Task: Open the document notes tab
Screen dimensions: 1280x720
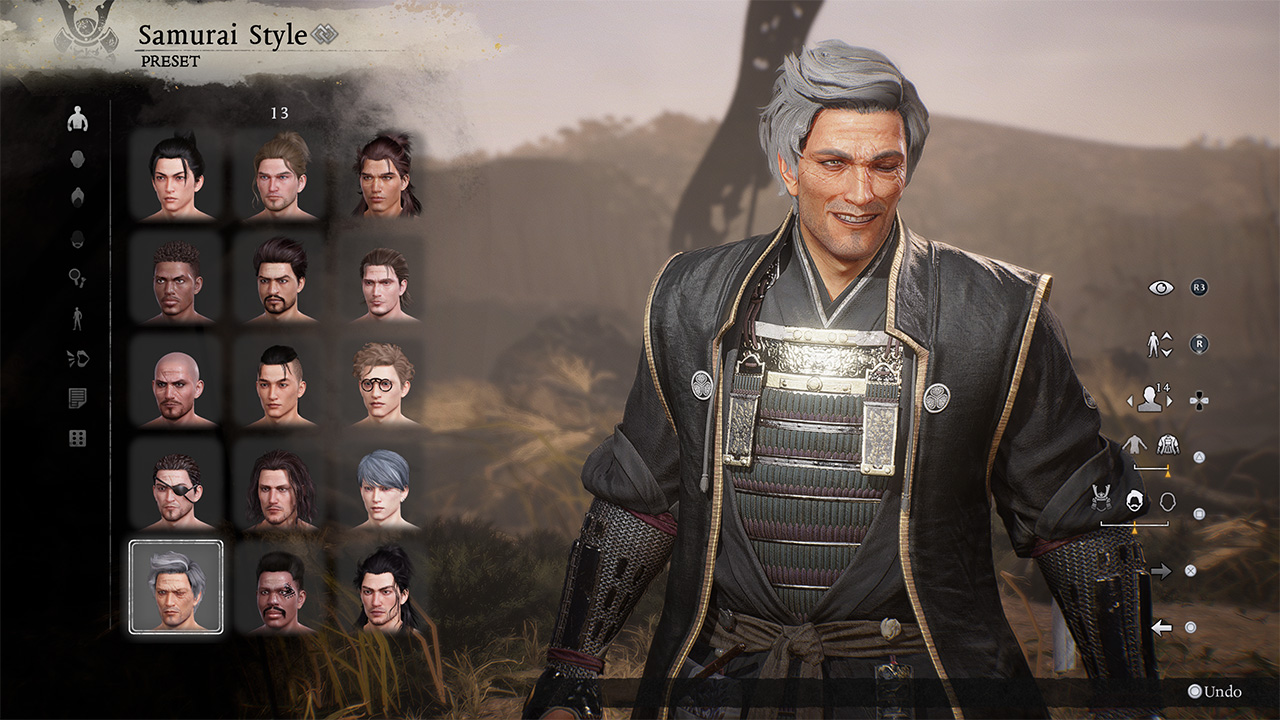Action: [77, 398]
